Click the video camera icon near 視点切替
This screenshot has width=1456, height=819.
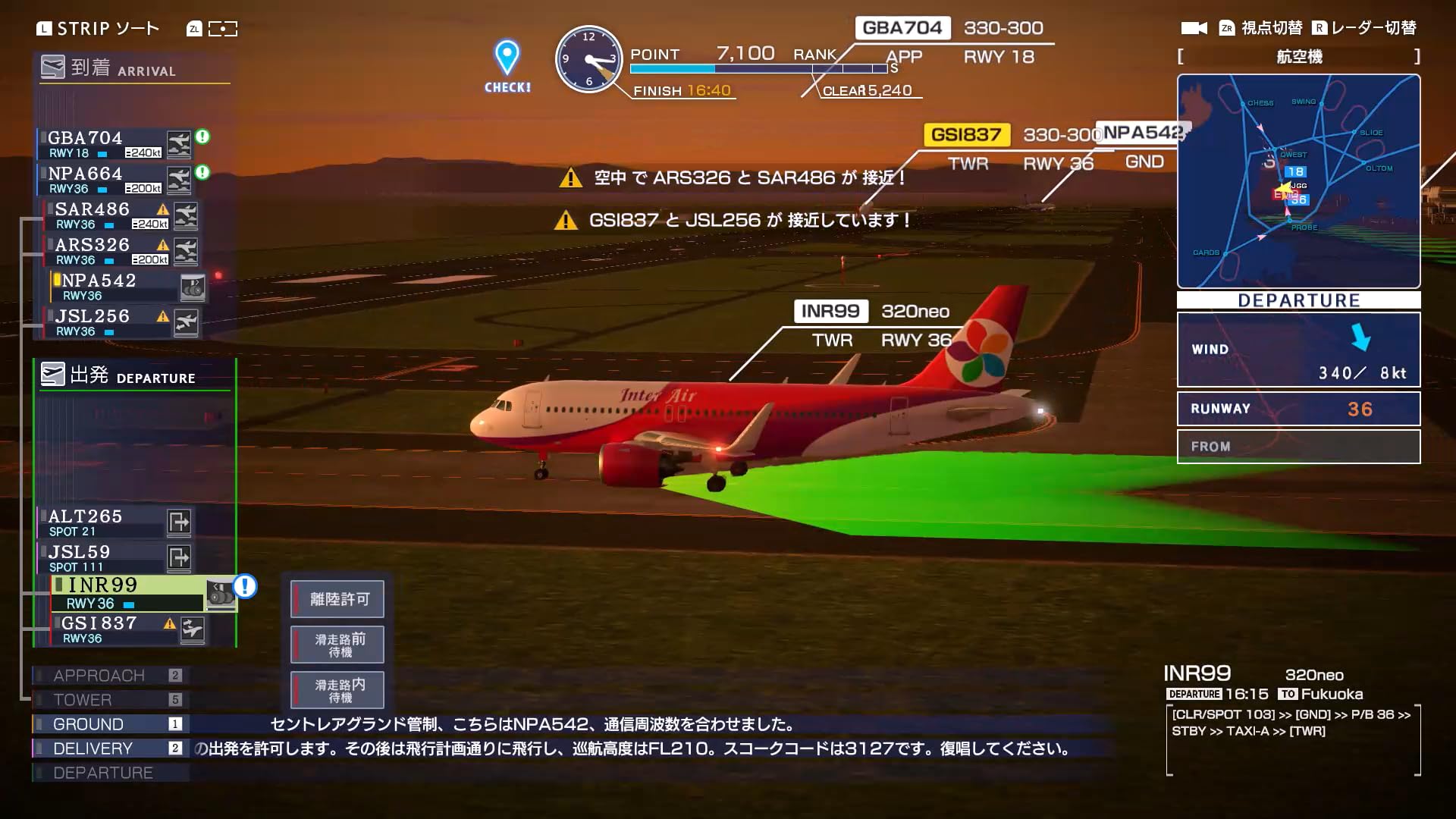[1193, 27]
